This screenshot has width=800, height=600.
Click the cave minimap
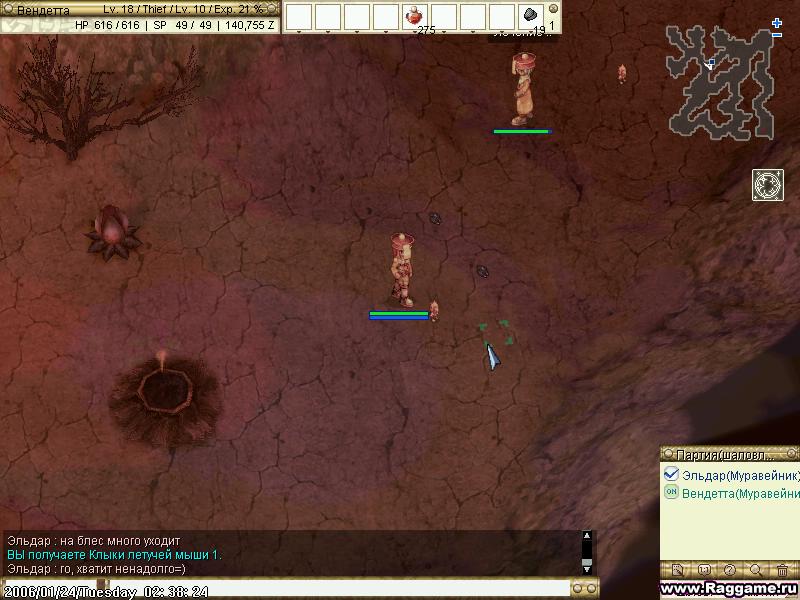point(722,82)
